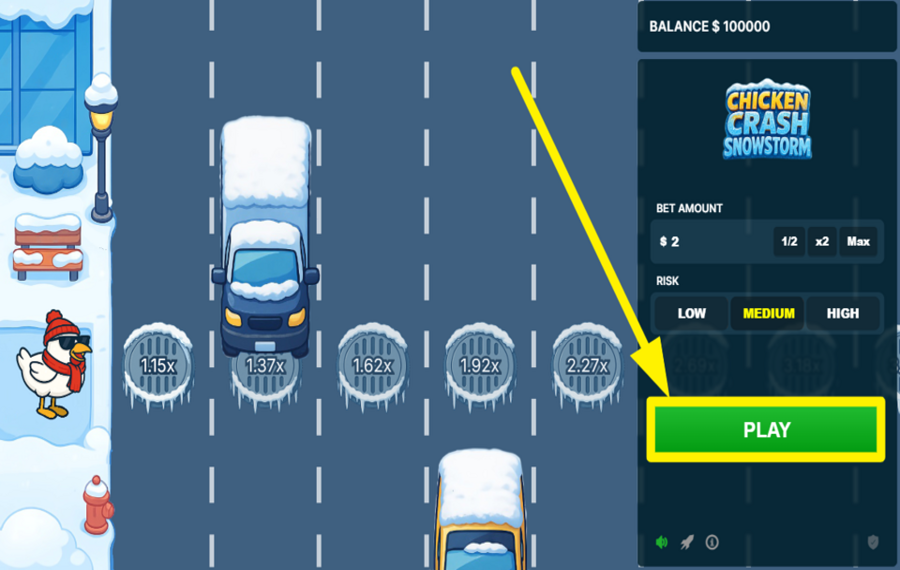The height and width of the screenshot is (570, 900).
Task: Choose MEDIUM risk level
Action: pyautogui.click(x=768, y=313)
